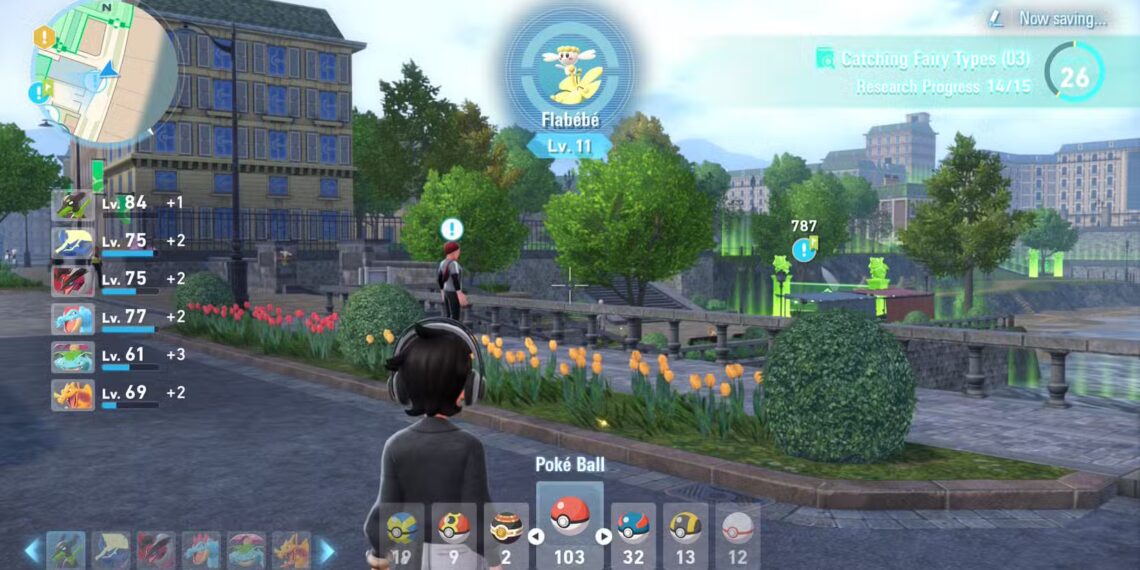Open the circular minimap

(x=105, y=72)
